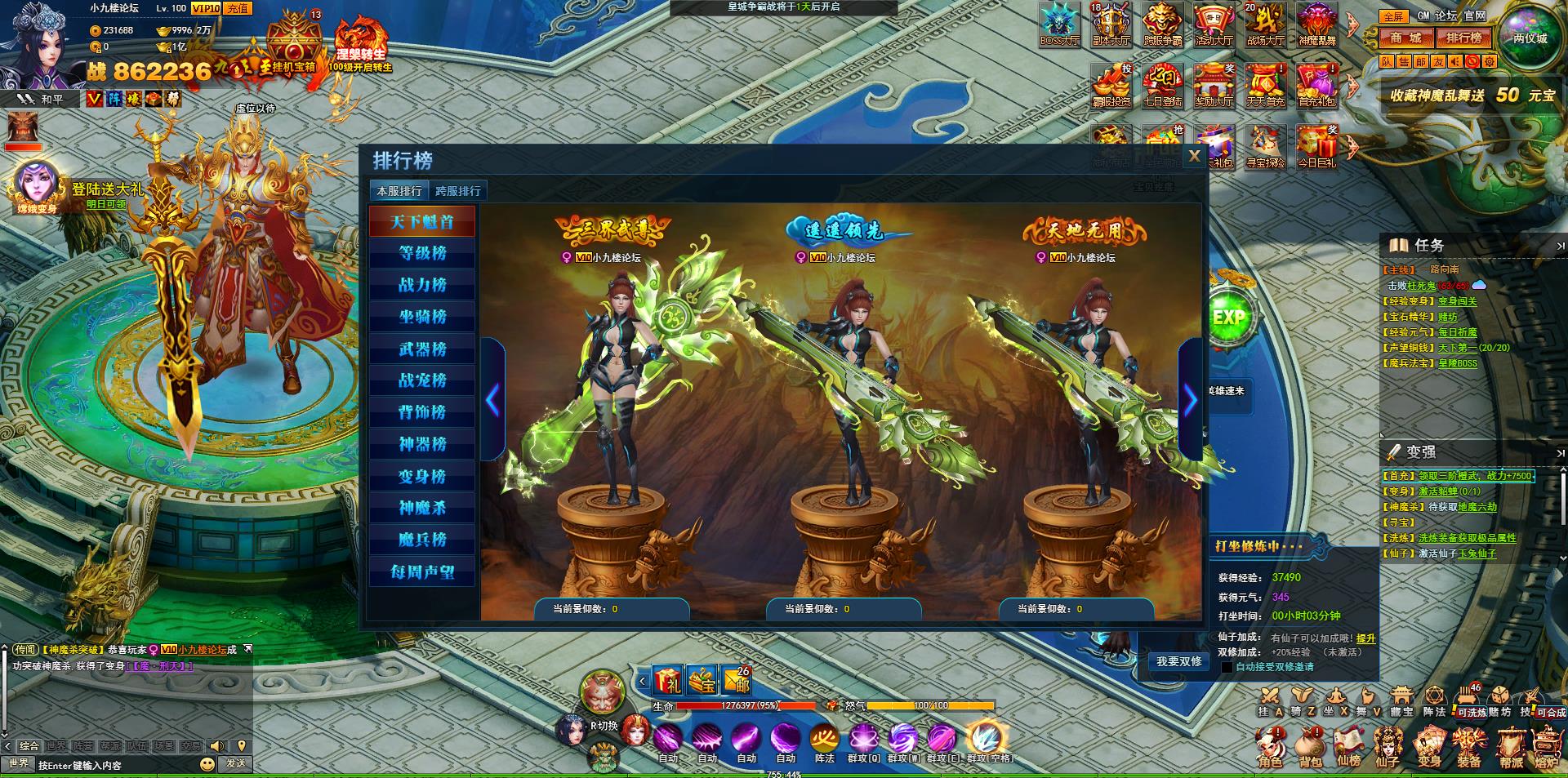Open the 背包 bag icon
This screenshot has height=778, width=1568.
pyautogui.click(x=1310, y=747)
